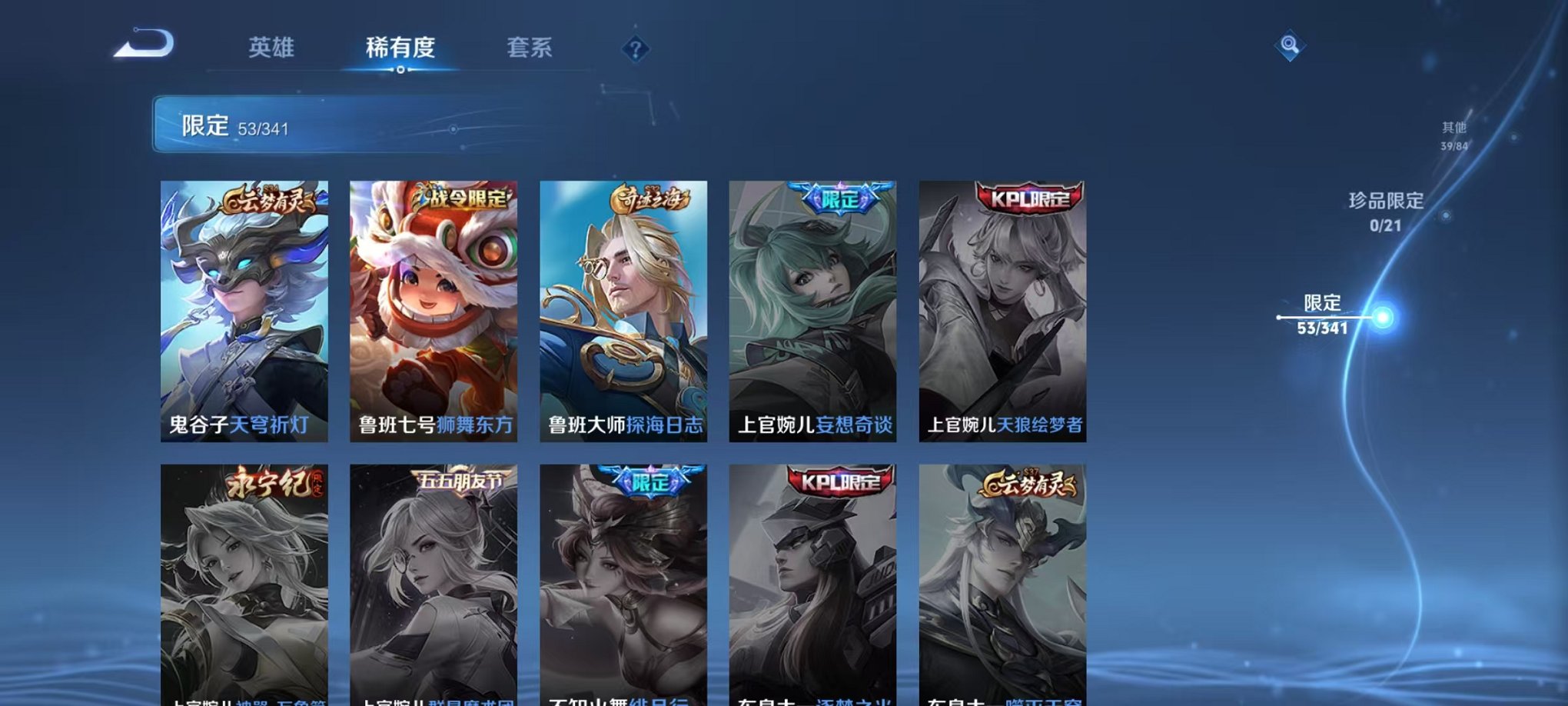Click the 战令限定 banner on 鲁班七号 card
Viewport: 1568px width, 706px height.
[460, 198]
